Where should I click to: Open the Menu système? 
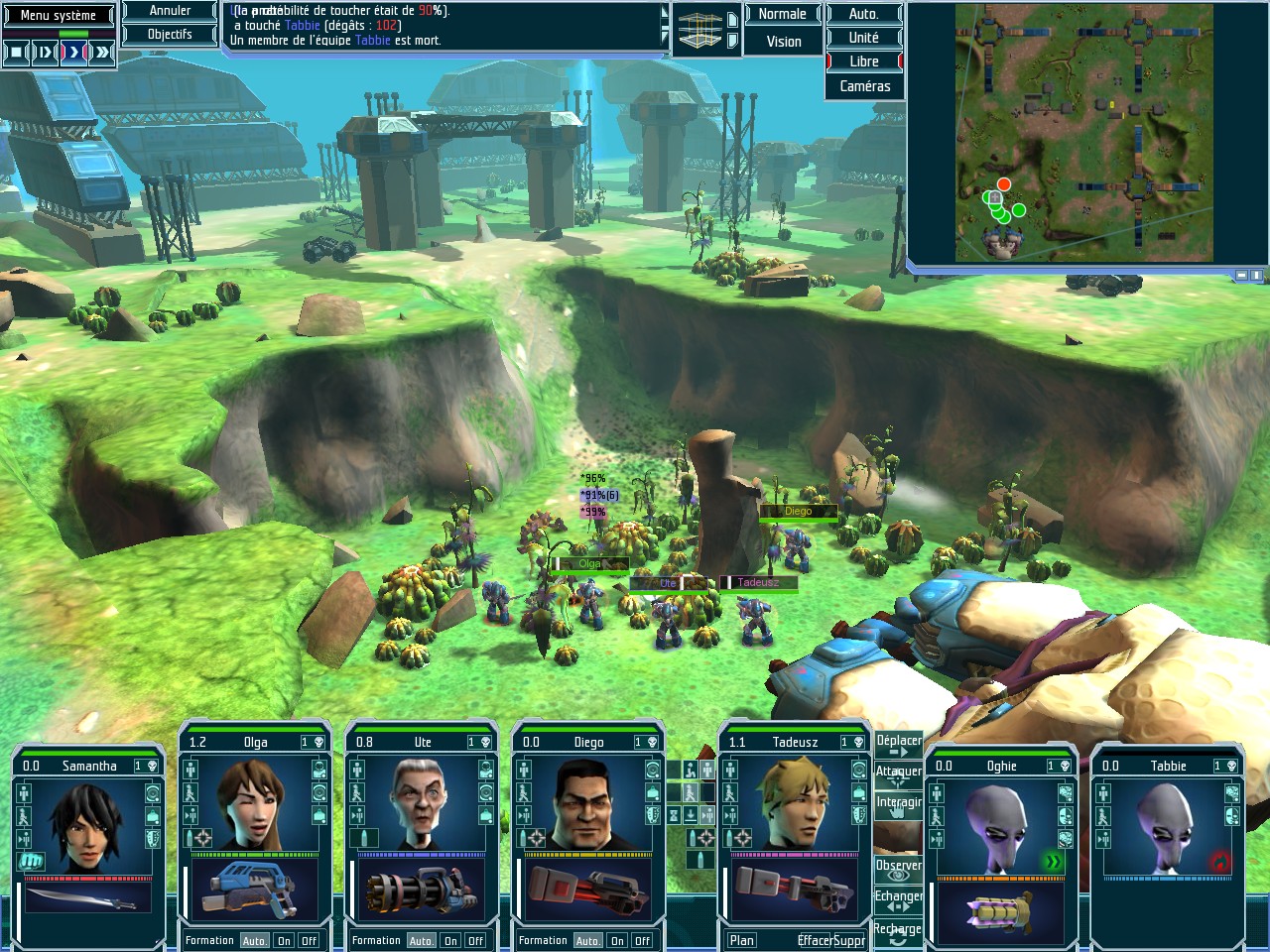pyautogui.click(x=59, y=15)
